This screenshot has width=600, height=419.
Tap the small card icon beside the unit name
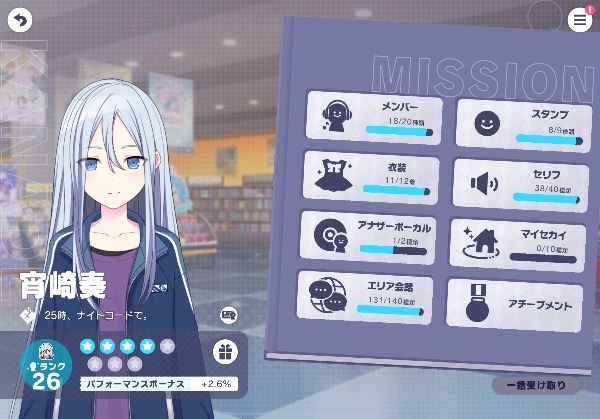pyautogui.click(x=228, y=315)
